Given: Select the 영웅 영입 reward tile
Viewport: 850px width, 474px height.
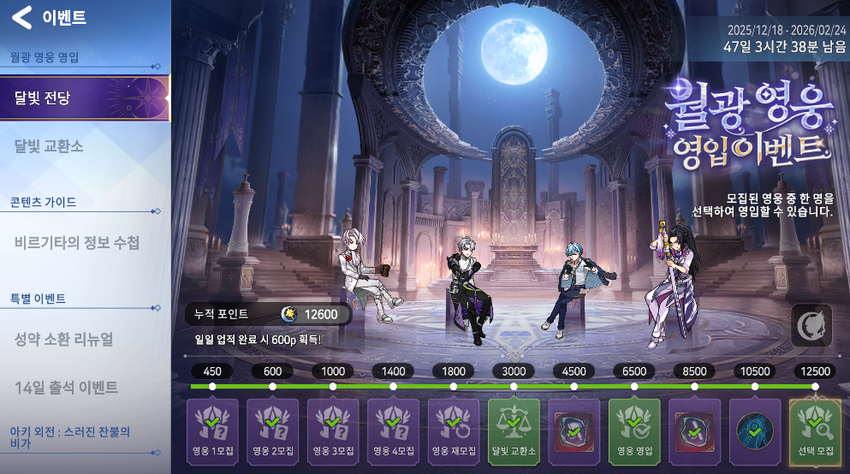Looking at the screenshot, I should [635, 430].
